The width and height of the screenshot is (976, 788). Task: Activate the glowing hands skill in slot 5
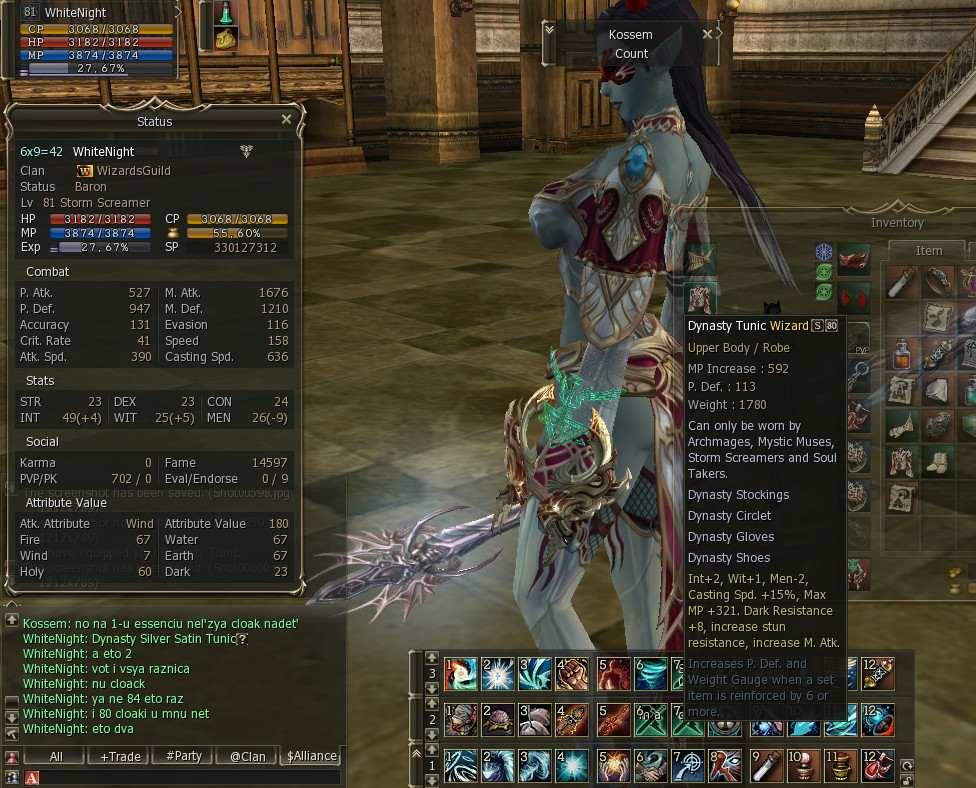click(613, 765)
